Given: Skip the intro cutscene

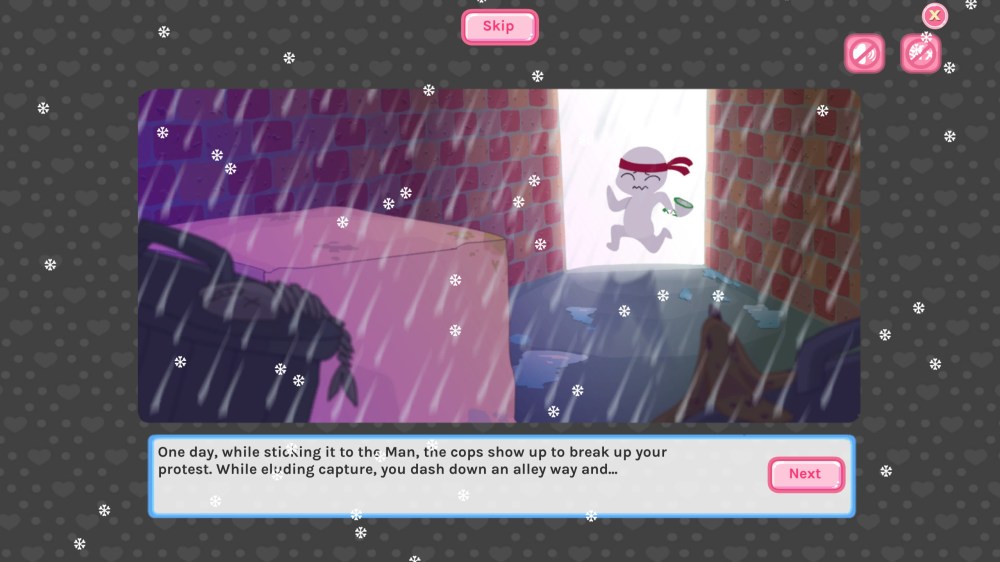Looking at the screenshot, I should [499, 27].
